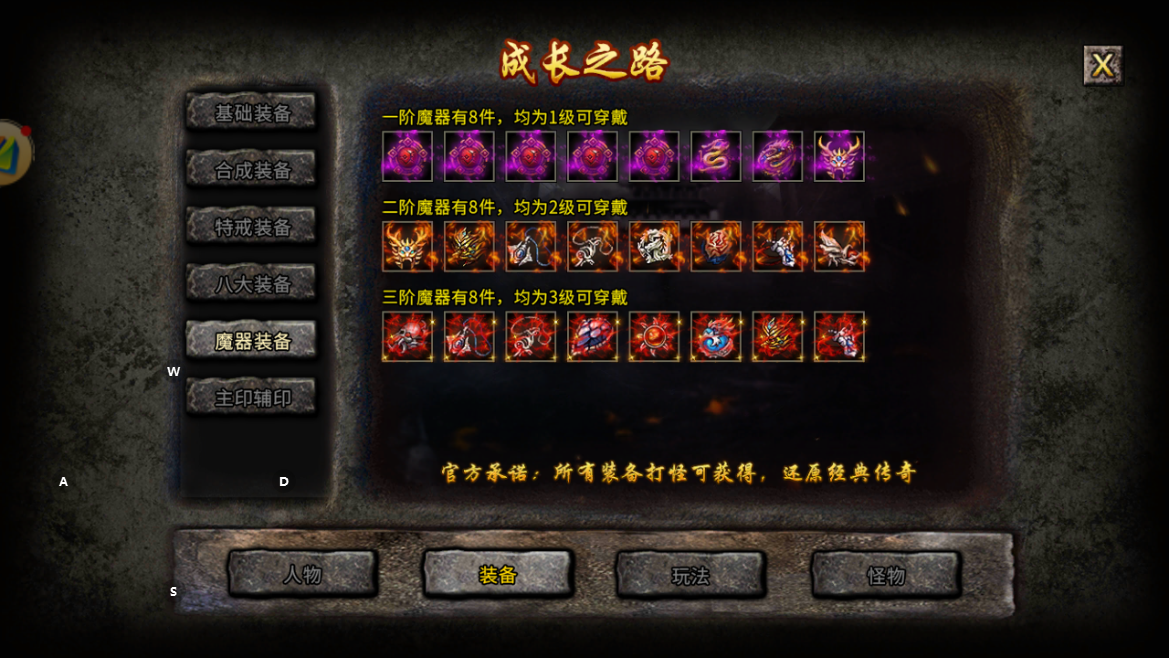
Task: Open the 主印辅印 category
Action: [252, 397]
